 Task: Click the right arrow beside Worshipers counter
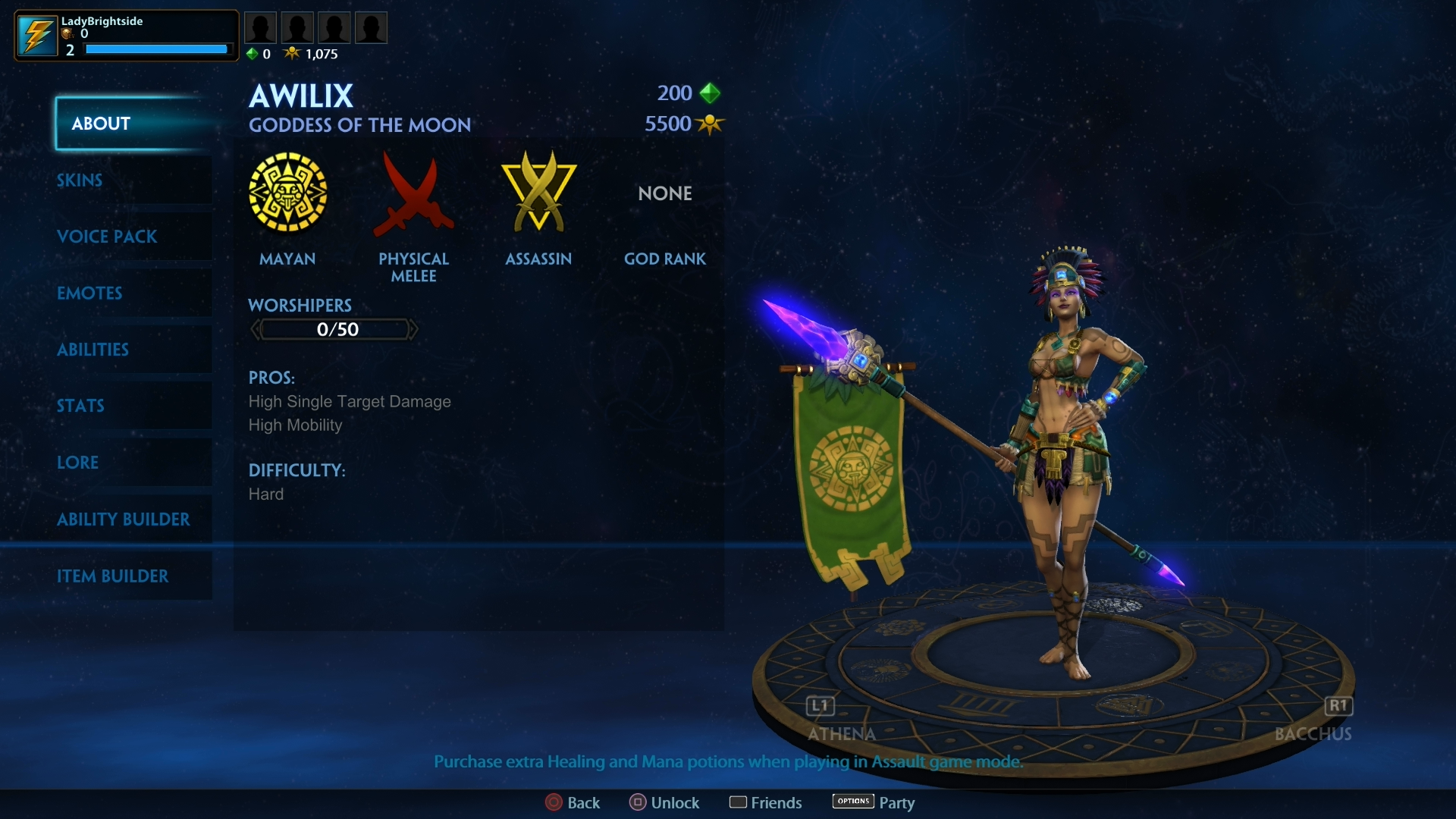pos(415,329)
